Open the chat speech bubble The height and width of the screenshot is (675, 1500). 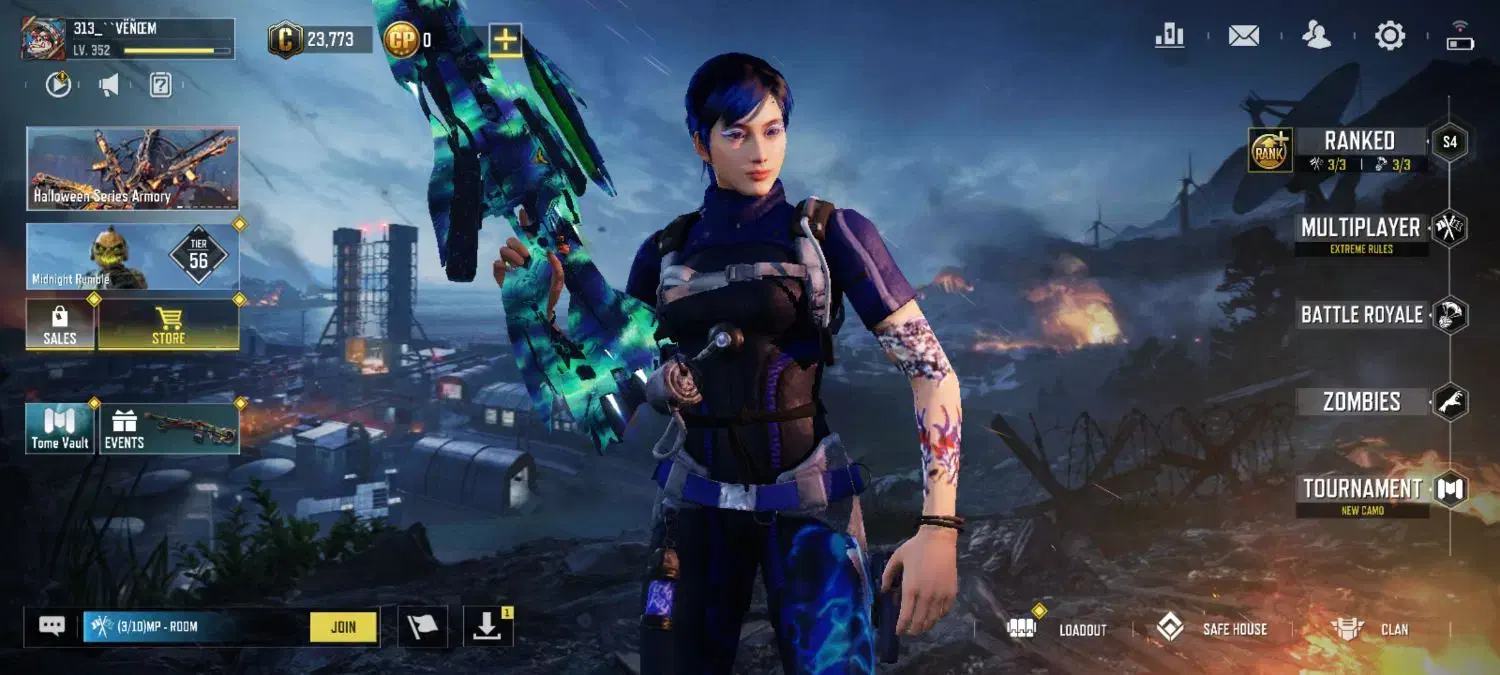[x=52, y=626]
